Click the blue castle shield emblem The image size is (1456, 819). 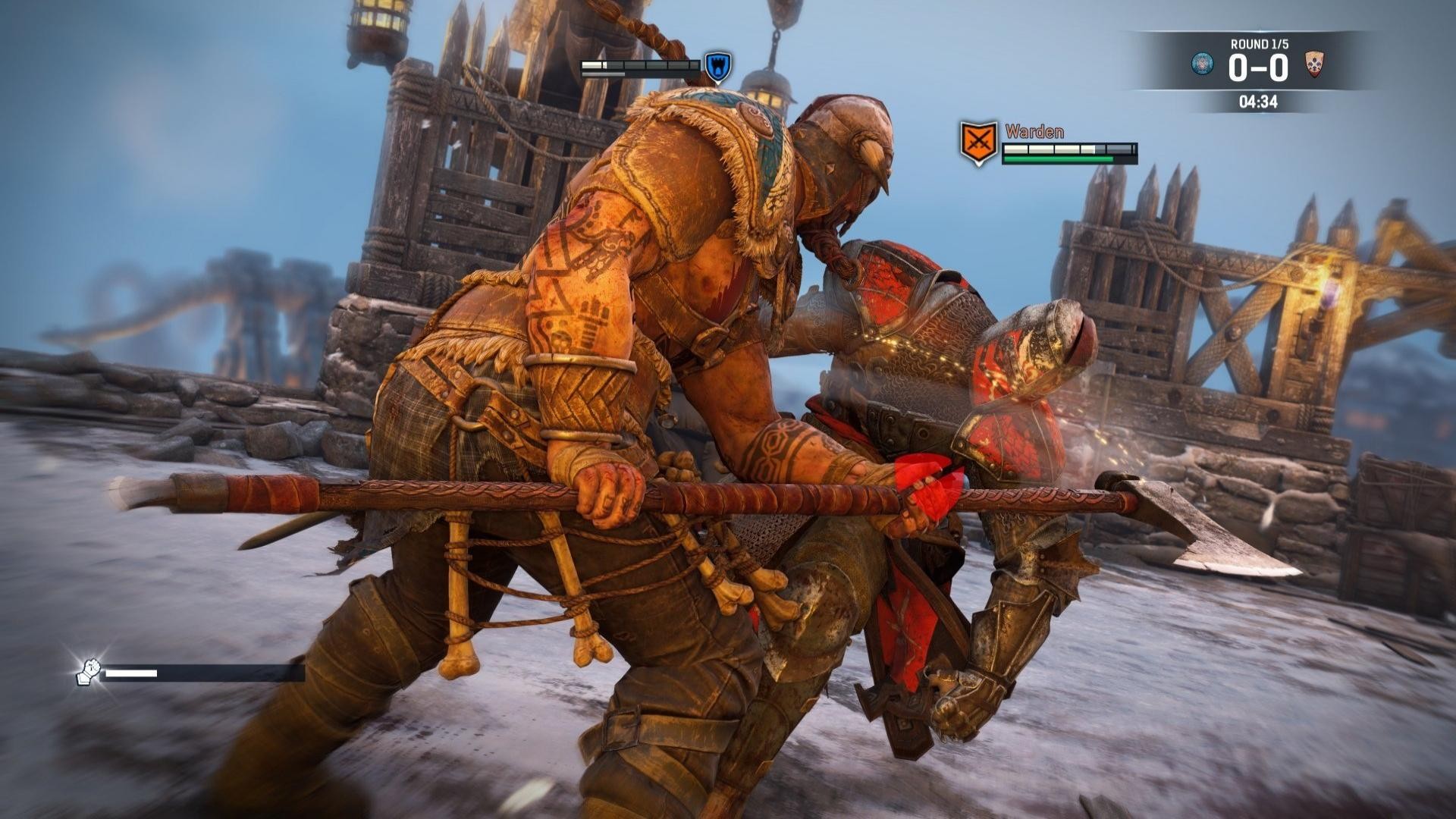tap(717, 67)
